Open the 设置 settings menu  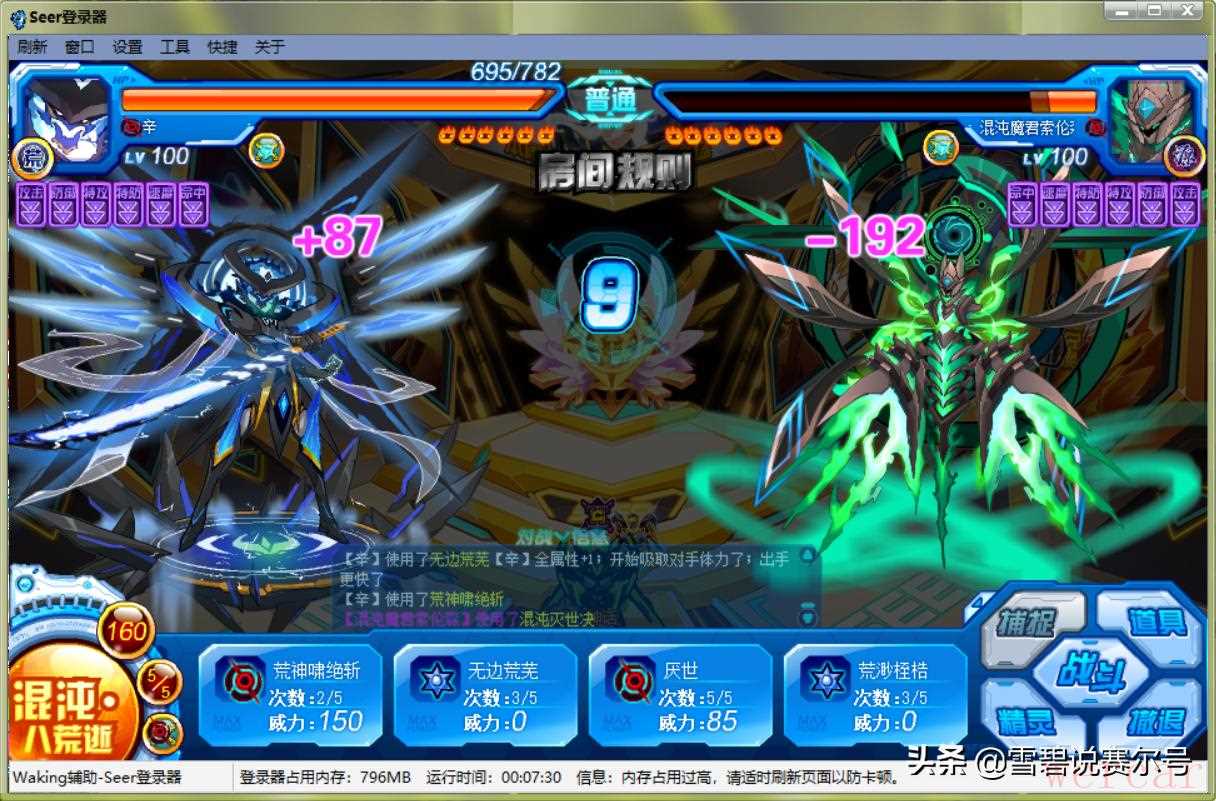pos(127,47)
